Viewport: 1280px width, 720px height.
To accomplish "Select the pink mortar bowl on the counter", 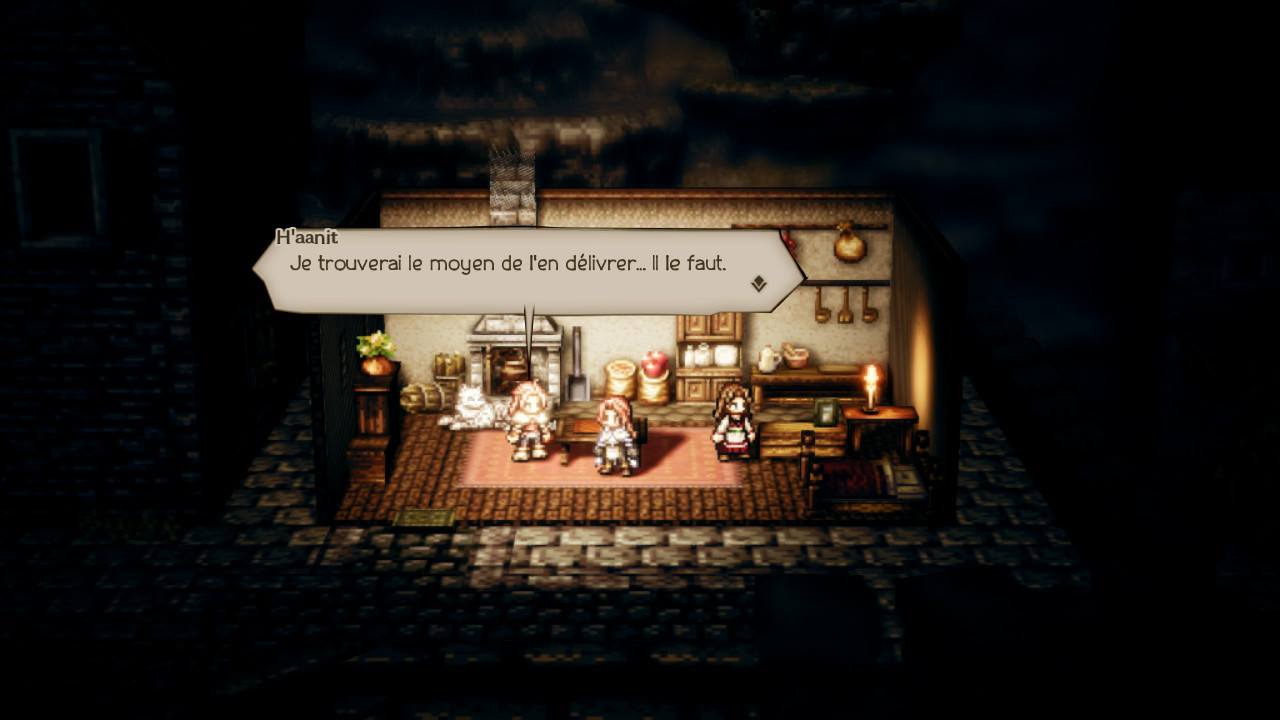I will (796, 356).
